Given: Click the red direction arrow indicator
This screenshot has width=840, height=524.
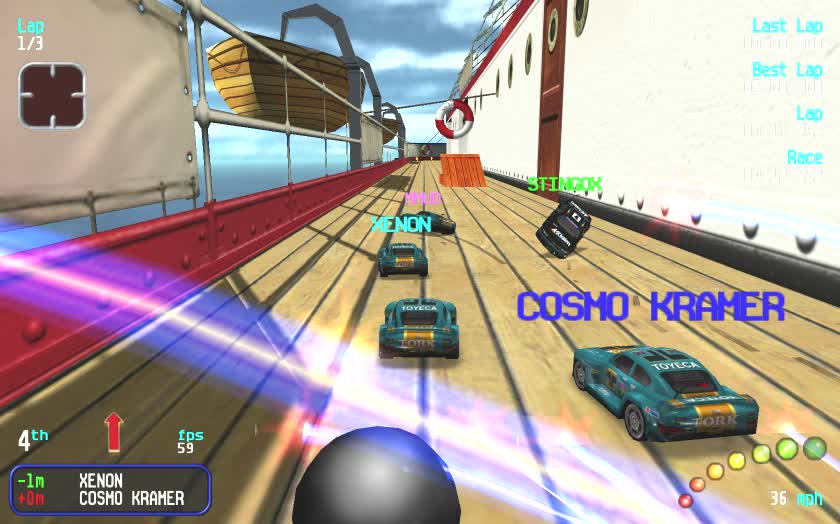Looking at the screenshot, I should [x=113, y=432].
